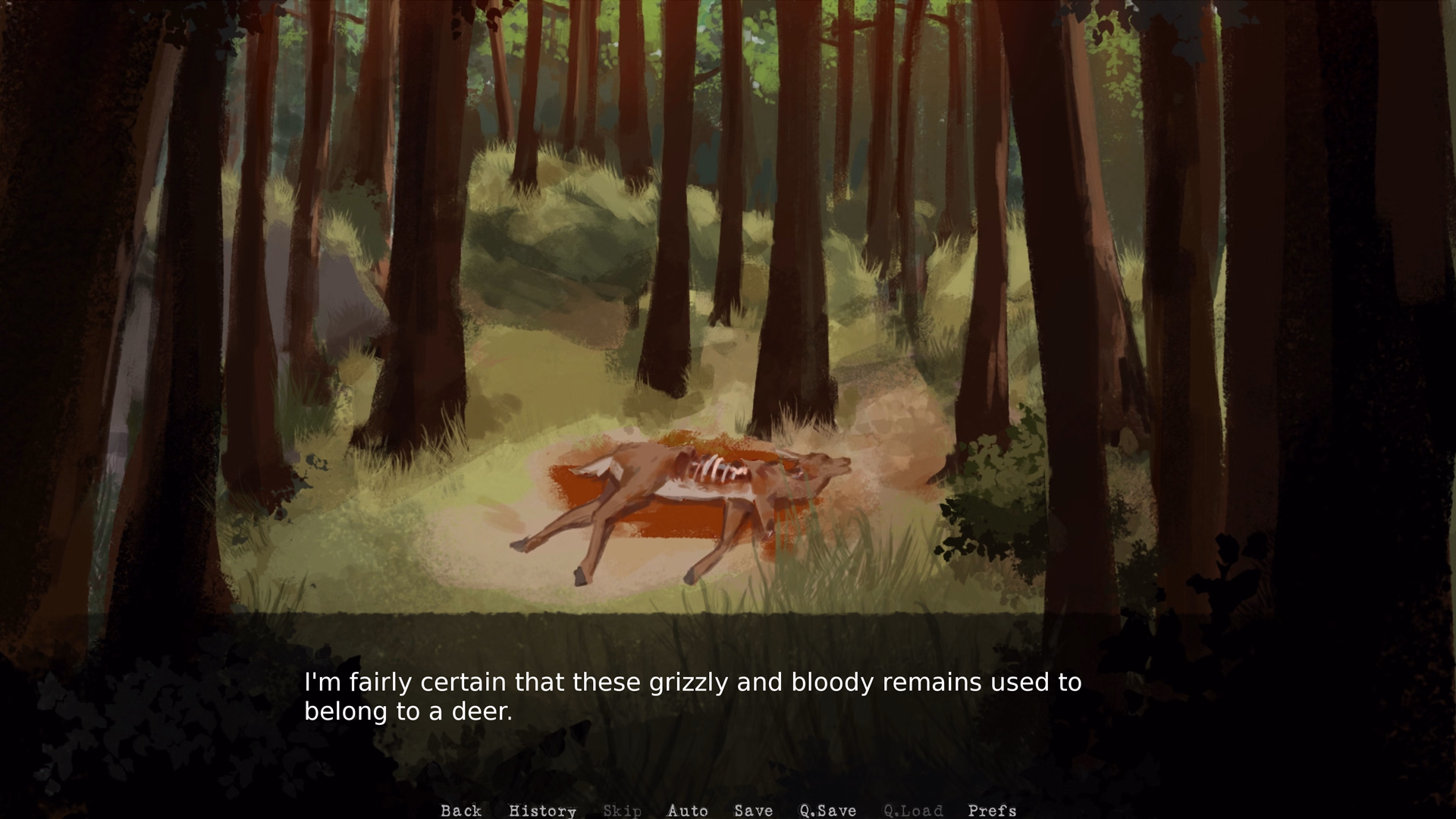Turn on Auto text advance
The image size is (1456, 819).
(687, 811)
